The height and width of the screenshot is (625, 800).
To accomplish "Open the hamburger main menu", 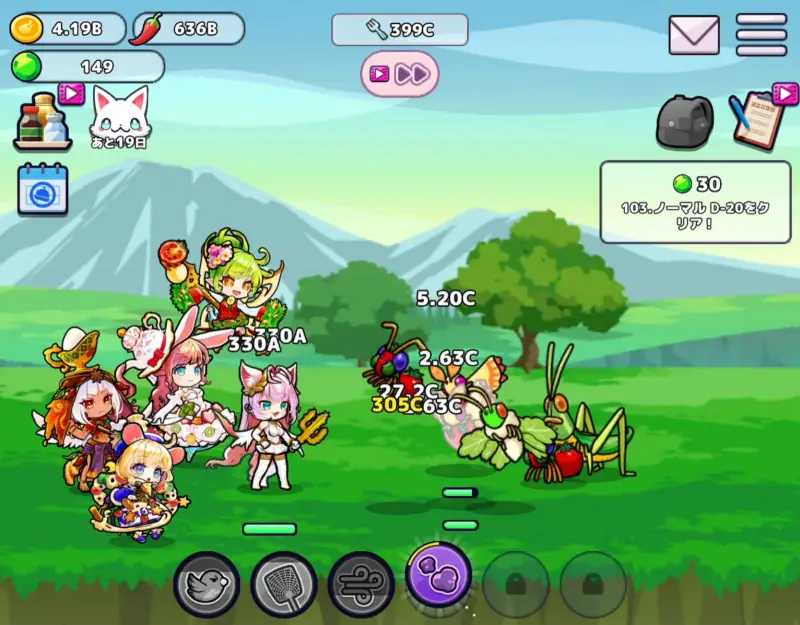I will point(761,35).
